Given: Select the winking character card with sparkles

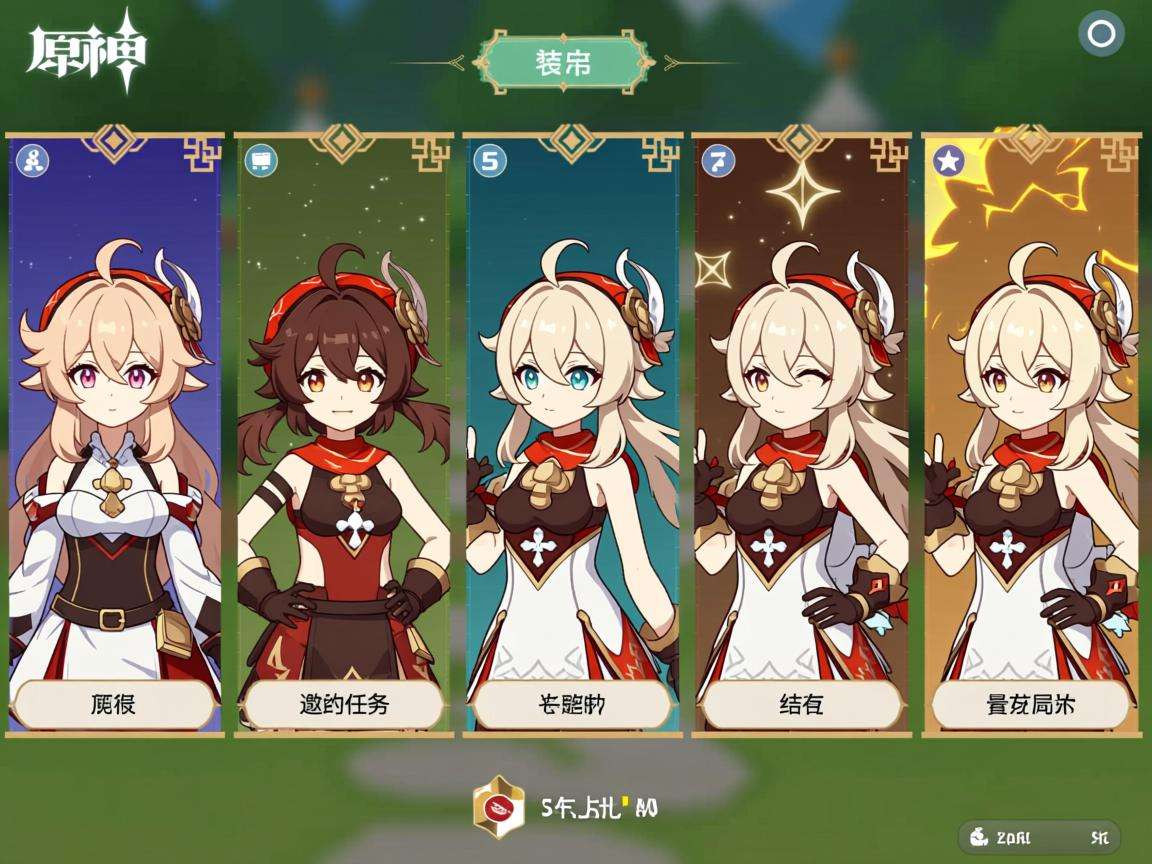Looking at the screenshot, I should click(x=801, y=420).
